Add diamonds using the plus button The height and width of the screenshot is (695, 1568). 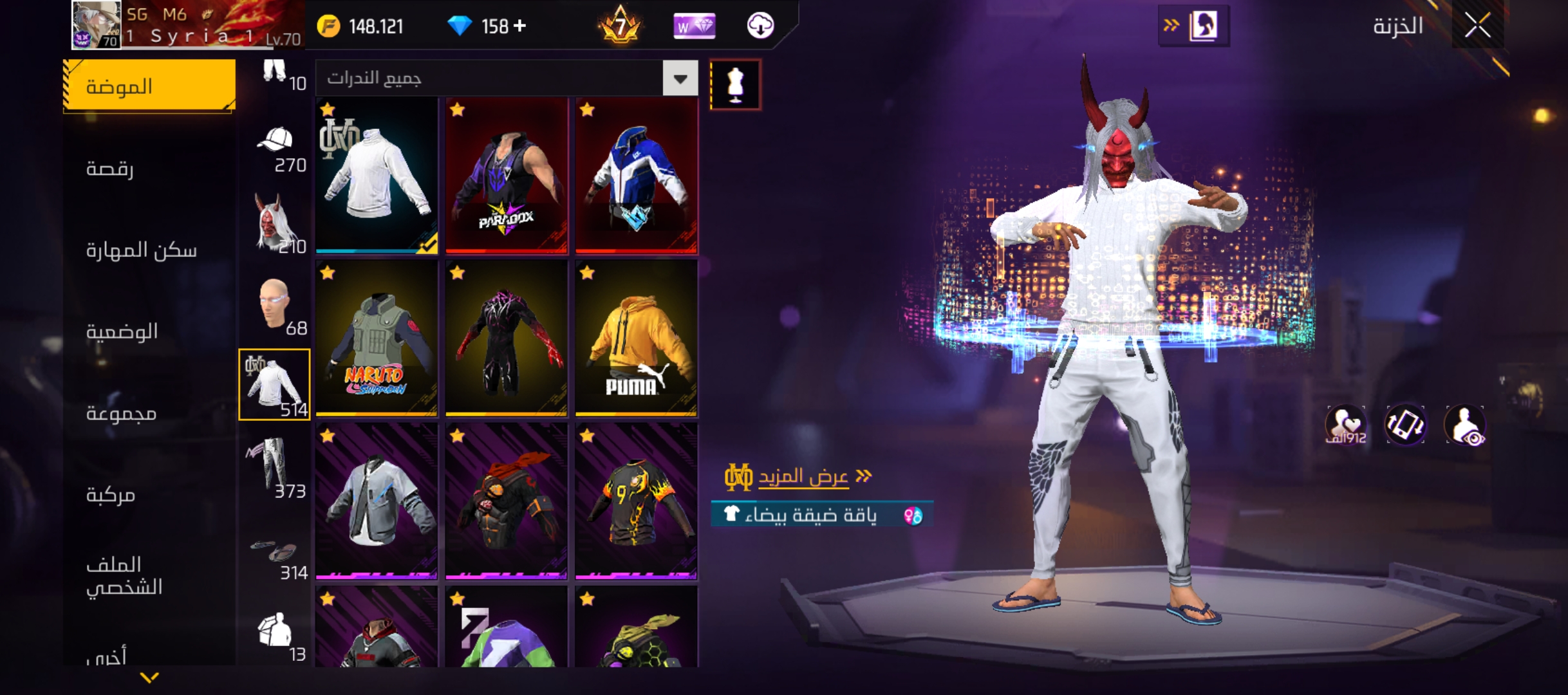[520, 26]
